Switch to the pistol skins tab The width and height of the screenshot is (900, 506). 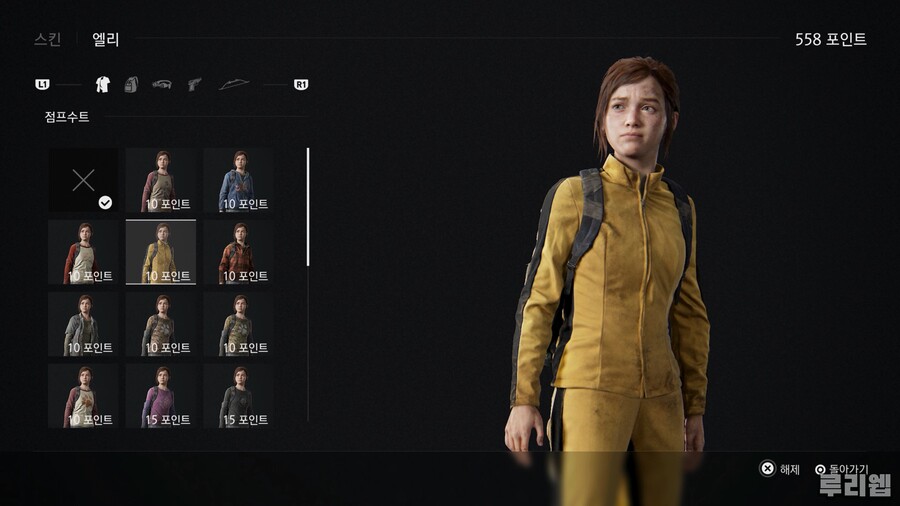194,85
